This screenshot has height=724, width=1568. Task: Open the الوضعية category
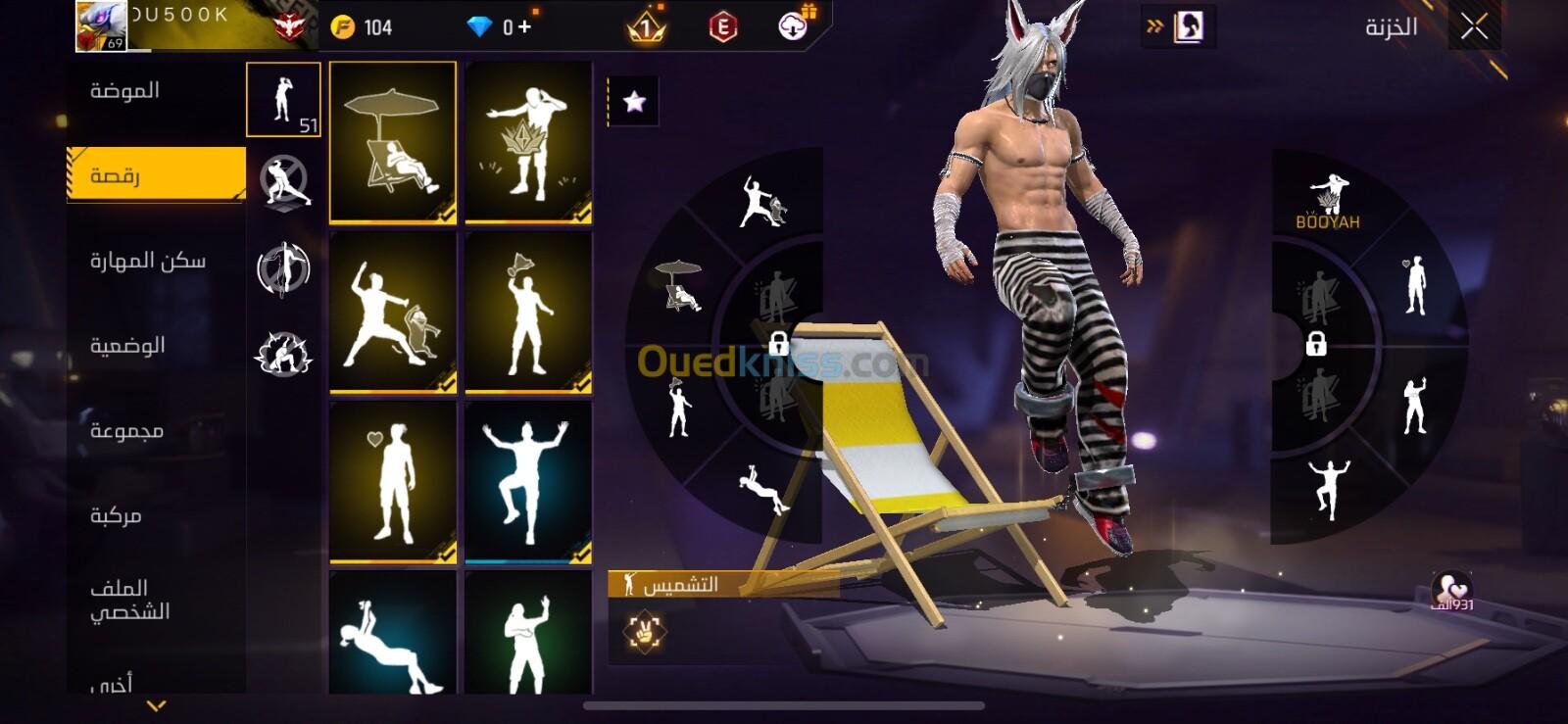tap(127, 346)
